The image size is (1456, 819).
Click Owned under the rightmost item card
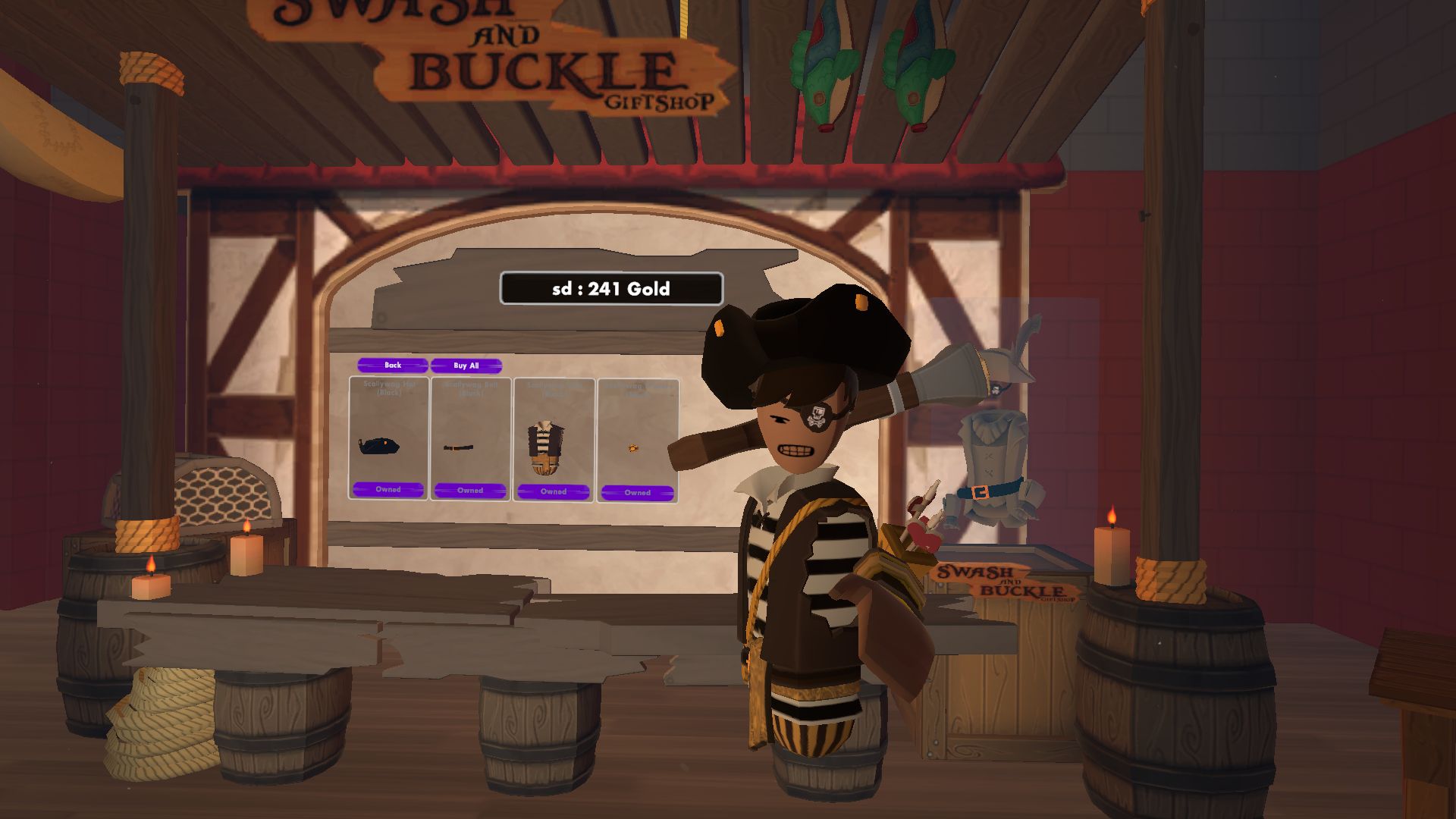click(x=637, y=493)
